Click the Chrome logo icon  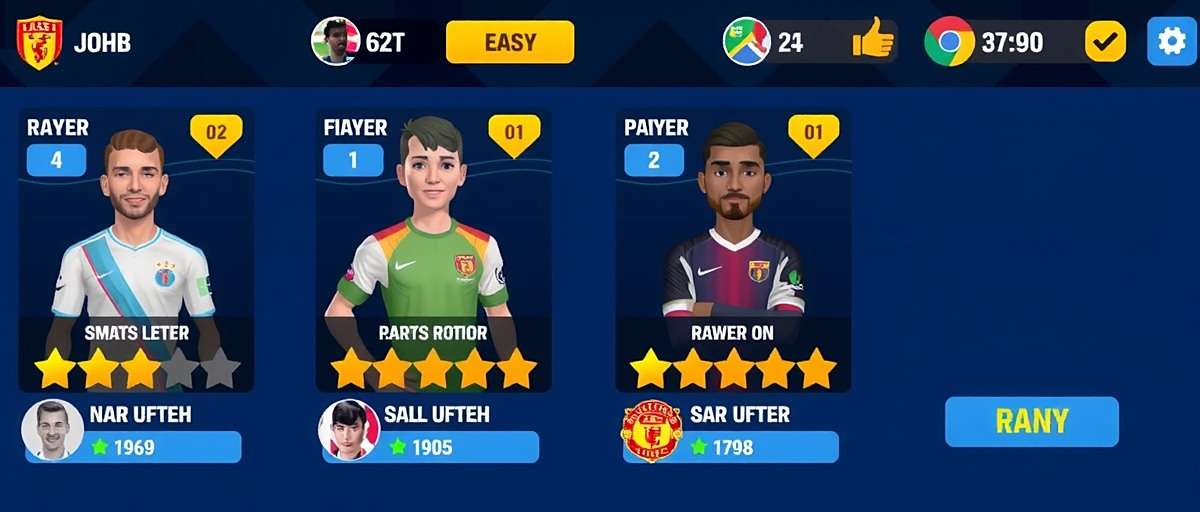click(x=949, y=42)
